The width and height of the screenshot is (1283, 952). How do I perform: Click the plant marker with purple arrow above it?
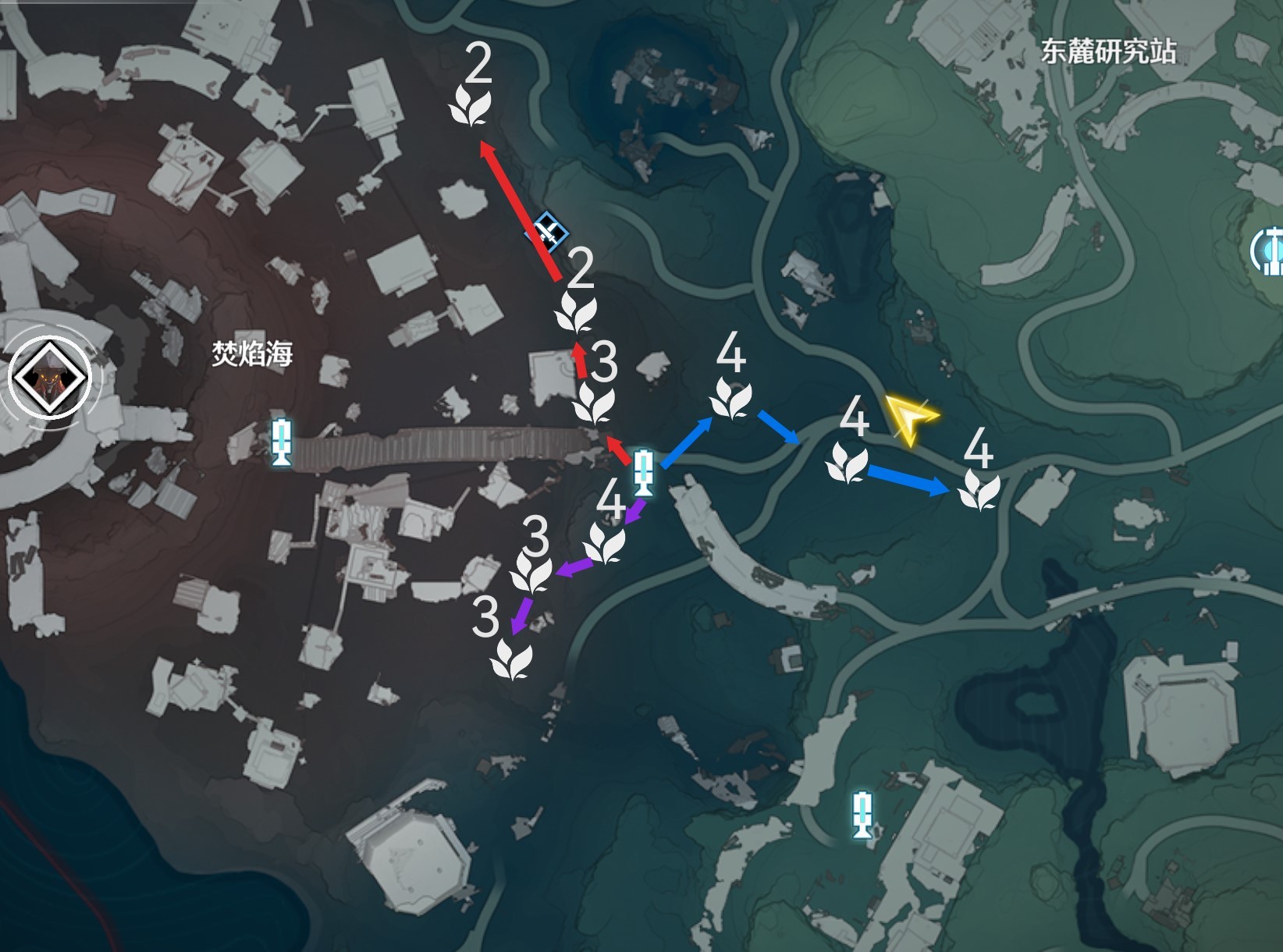[605, 545]
